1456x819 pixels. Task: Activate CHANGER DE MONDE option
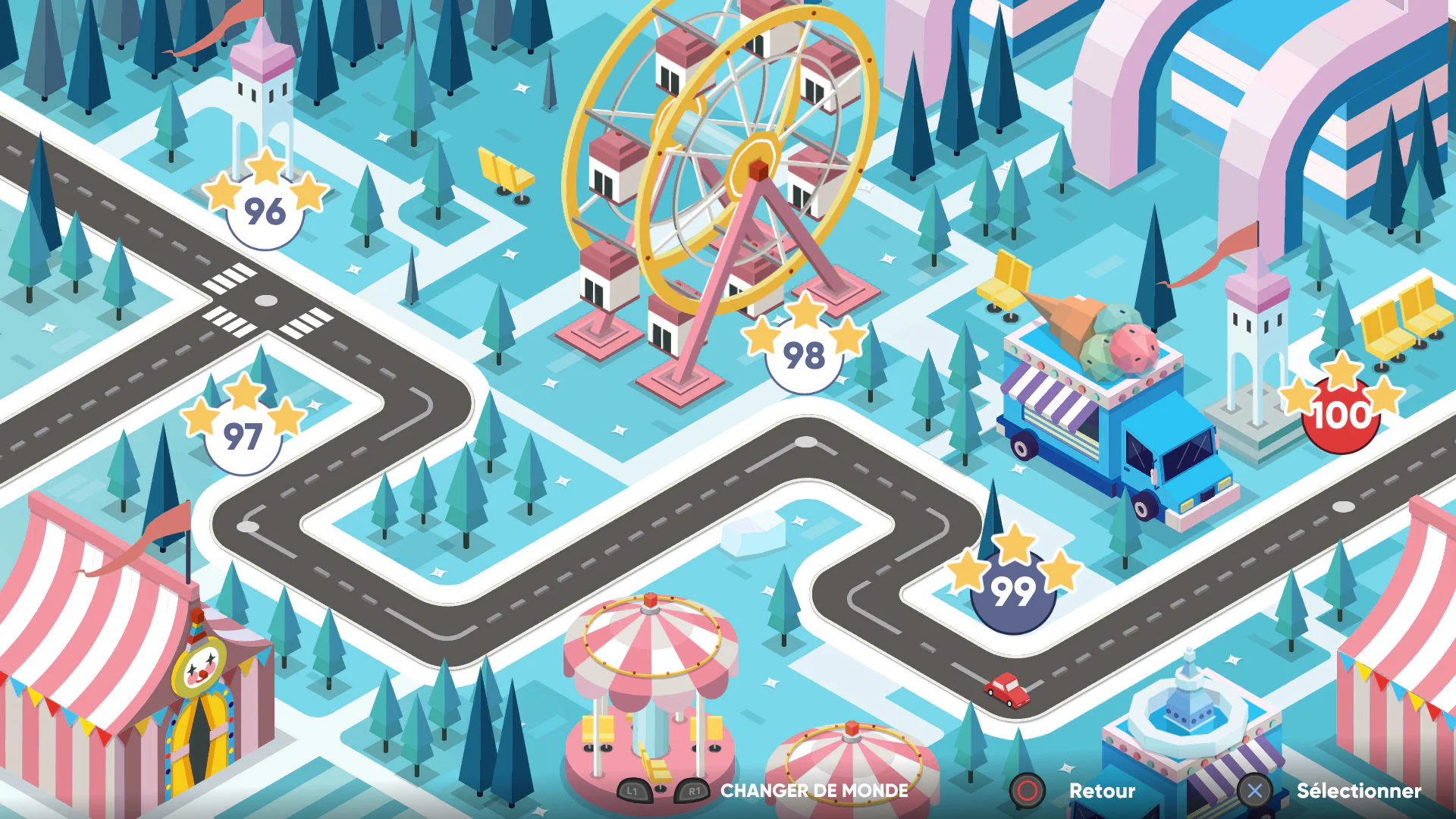pyautogui.click(x=814, y=791)
